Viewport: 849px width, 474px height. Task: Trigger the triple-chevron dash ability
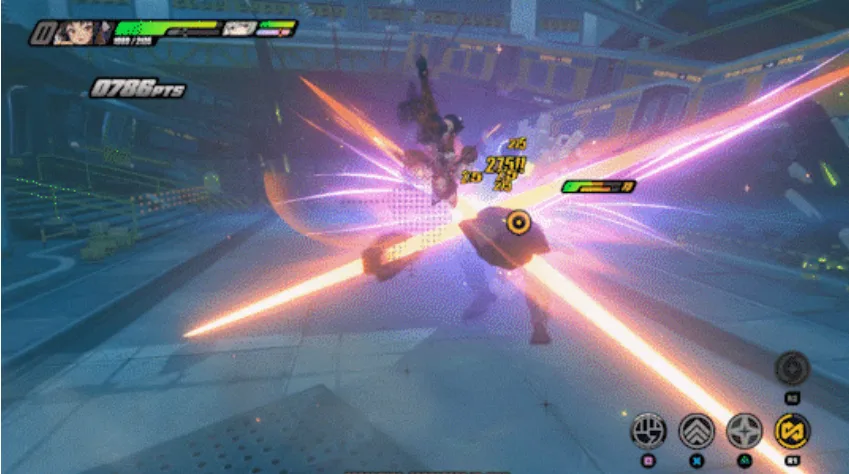click(696, 431)
